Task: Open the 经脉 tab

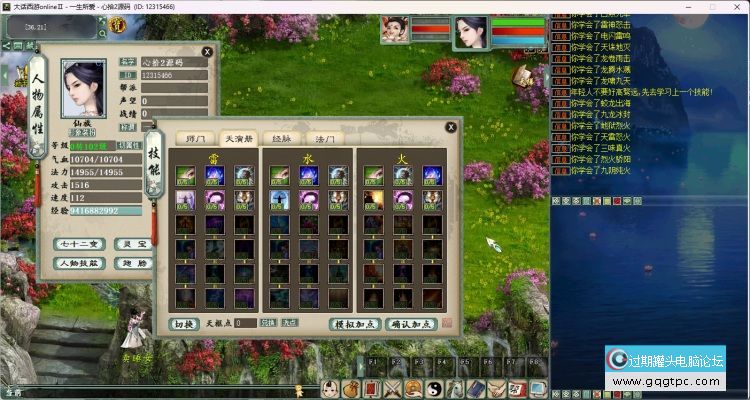Action: [x=284, y=139]
